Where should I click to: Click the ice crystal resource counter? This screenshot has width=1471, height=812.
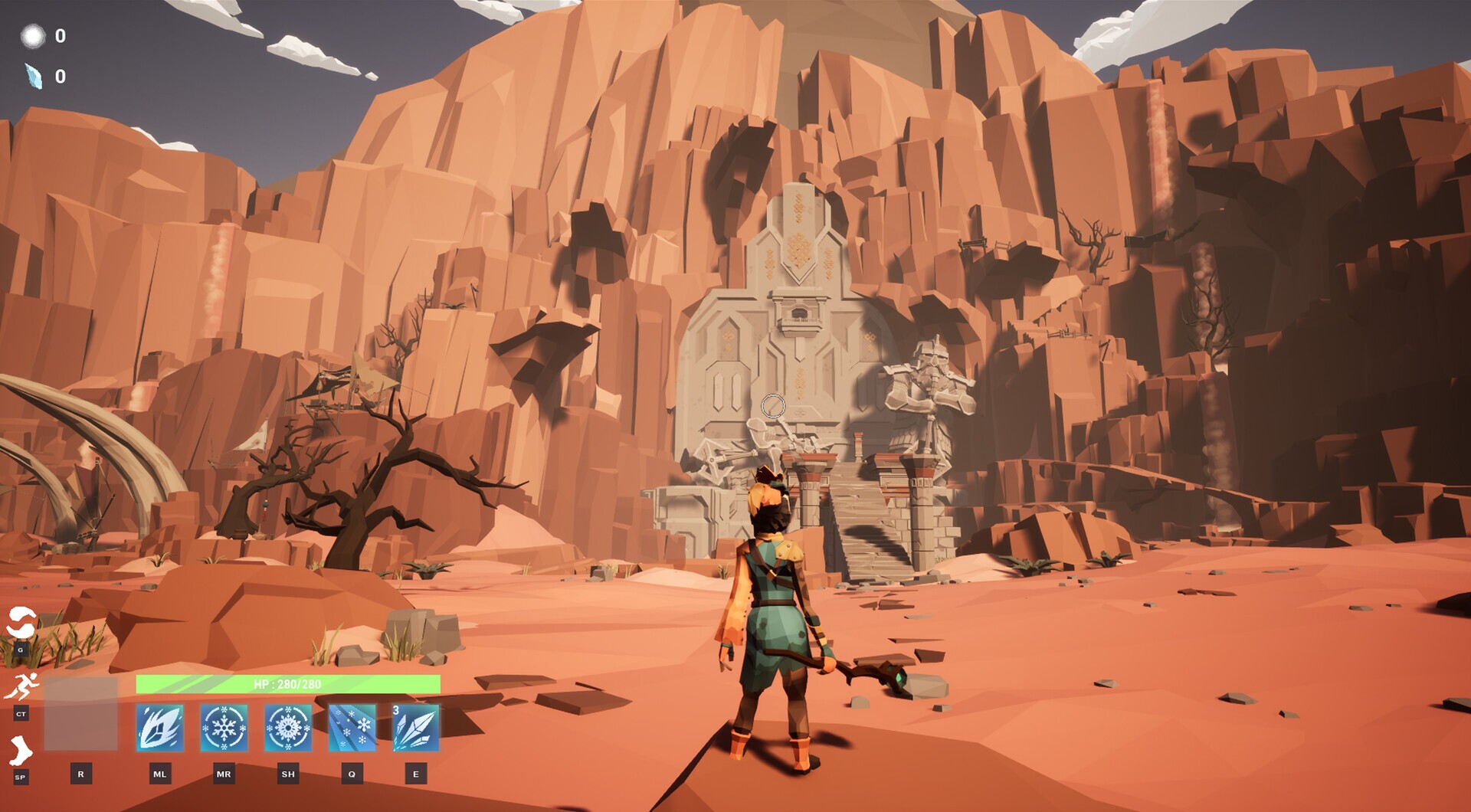pyautogui.click(x=46, y=77)
